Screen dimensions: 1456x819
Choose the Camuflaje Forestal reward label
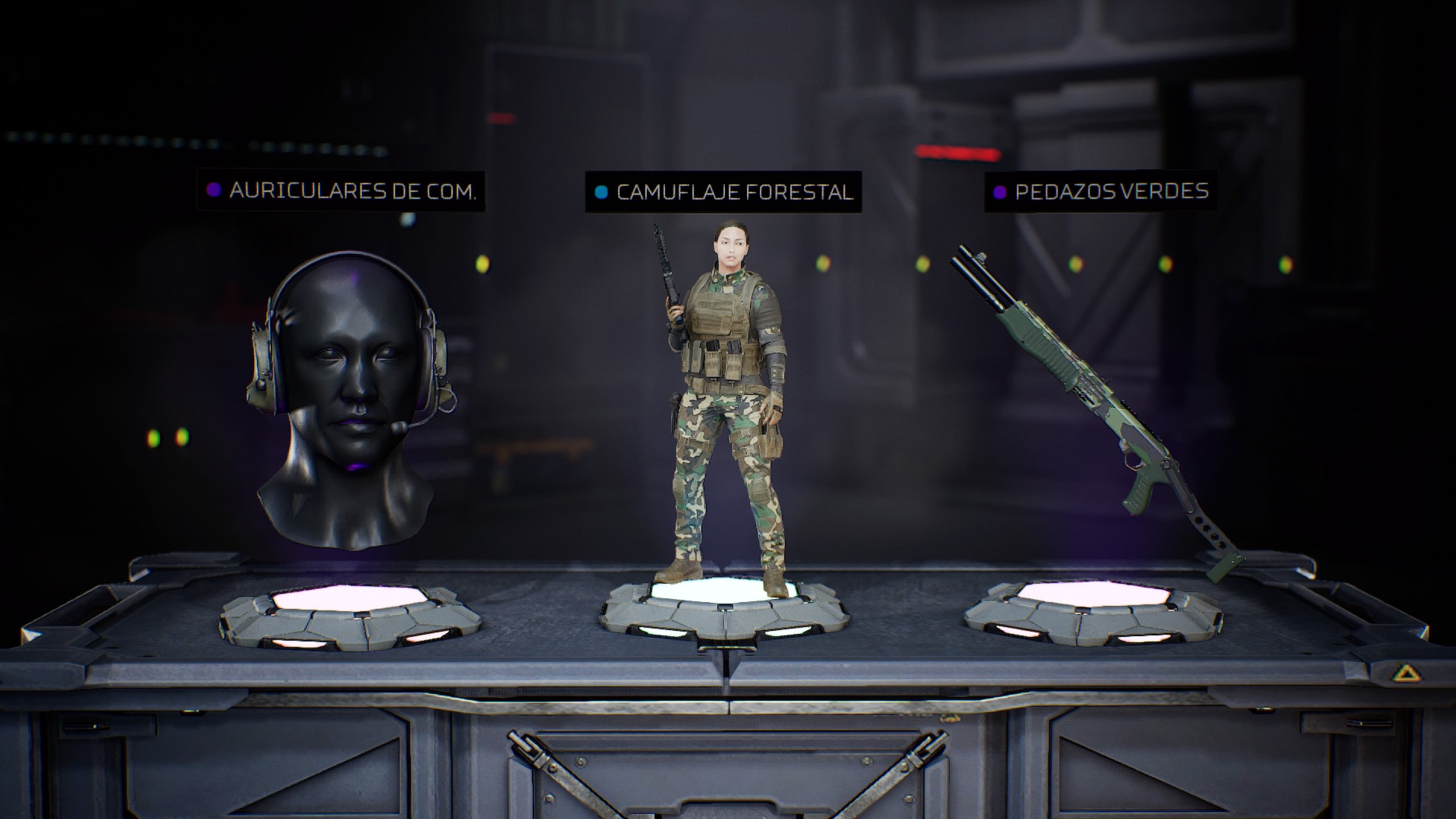tap(723, 192)
